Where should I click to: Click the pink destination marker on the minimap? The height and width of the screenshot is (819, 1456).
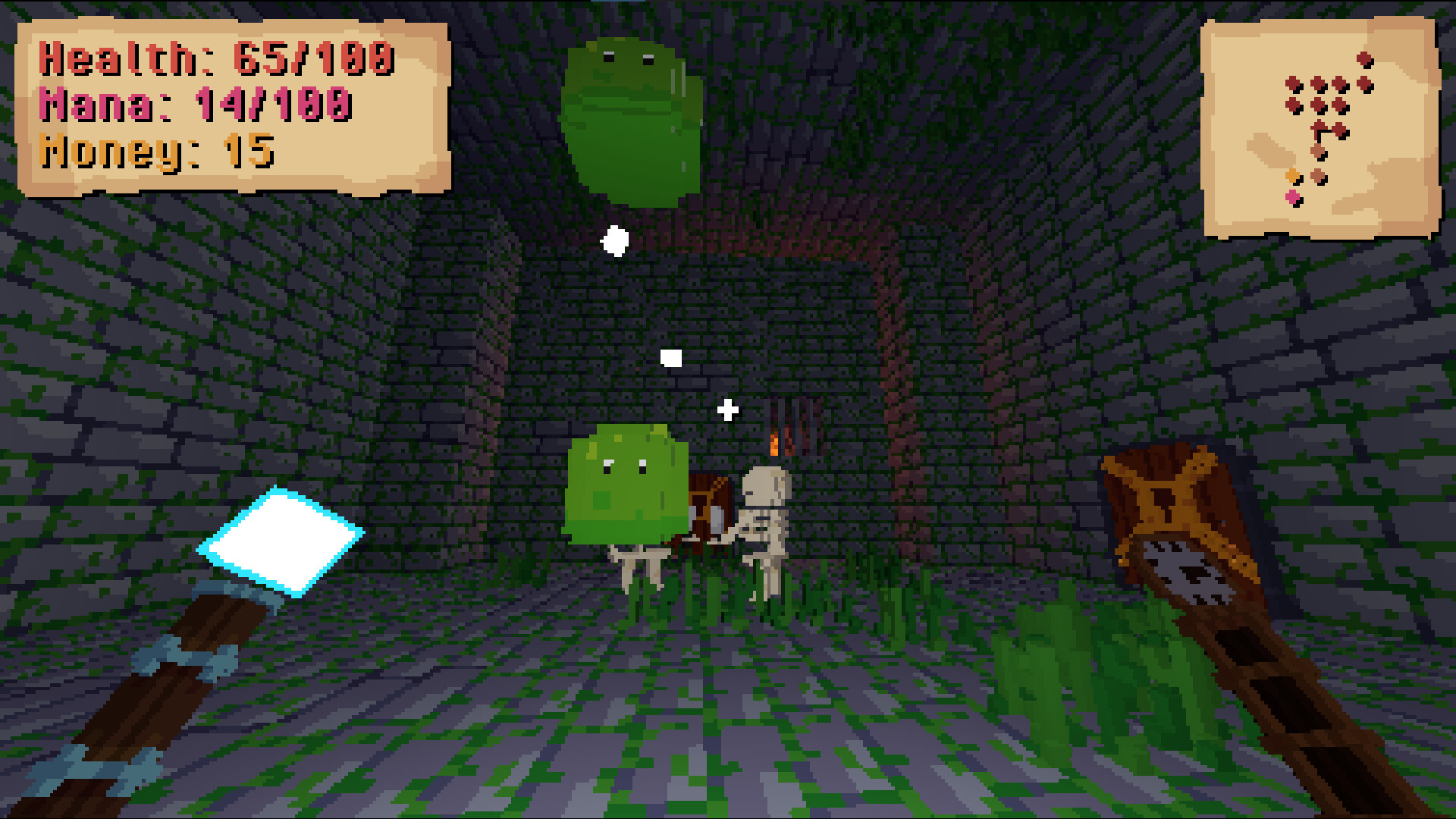click(1292, 196)
